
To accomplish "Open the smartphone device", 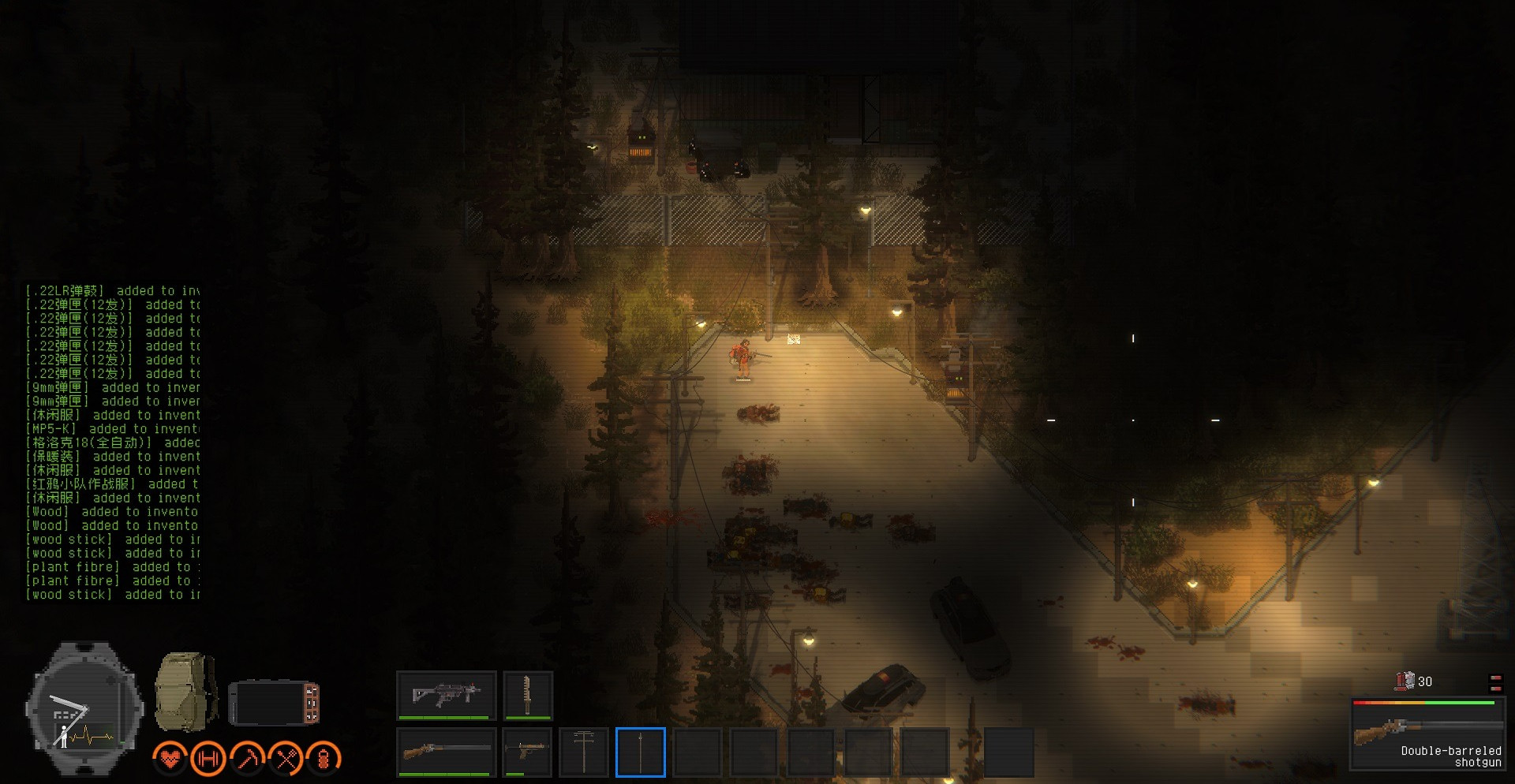I will click(274, 702).
